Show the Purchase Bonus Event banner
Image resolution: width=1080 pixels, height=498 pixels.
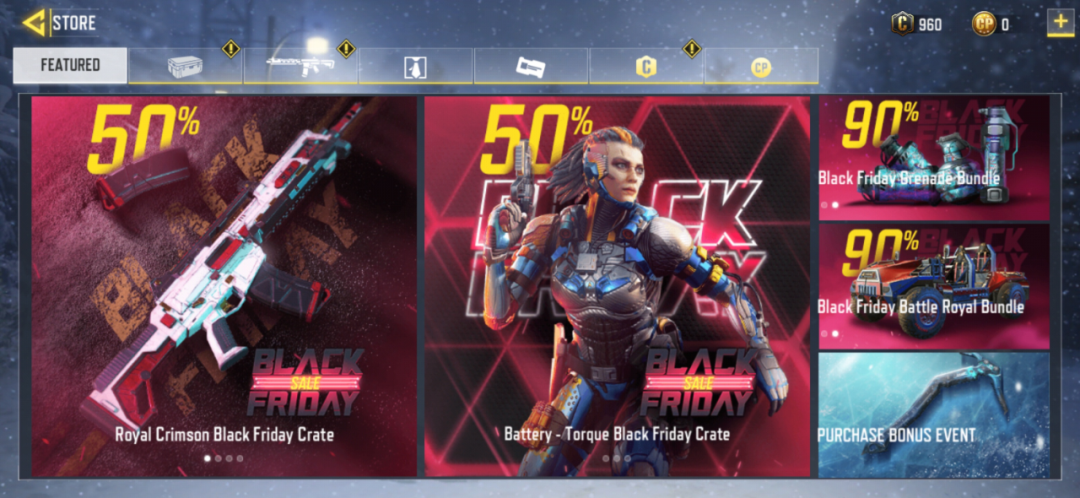pyautogui.click(x=934, y=414)
